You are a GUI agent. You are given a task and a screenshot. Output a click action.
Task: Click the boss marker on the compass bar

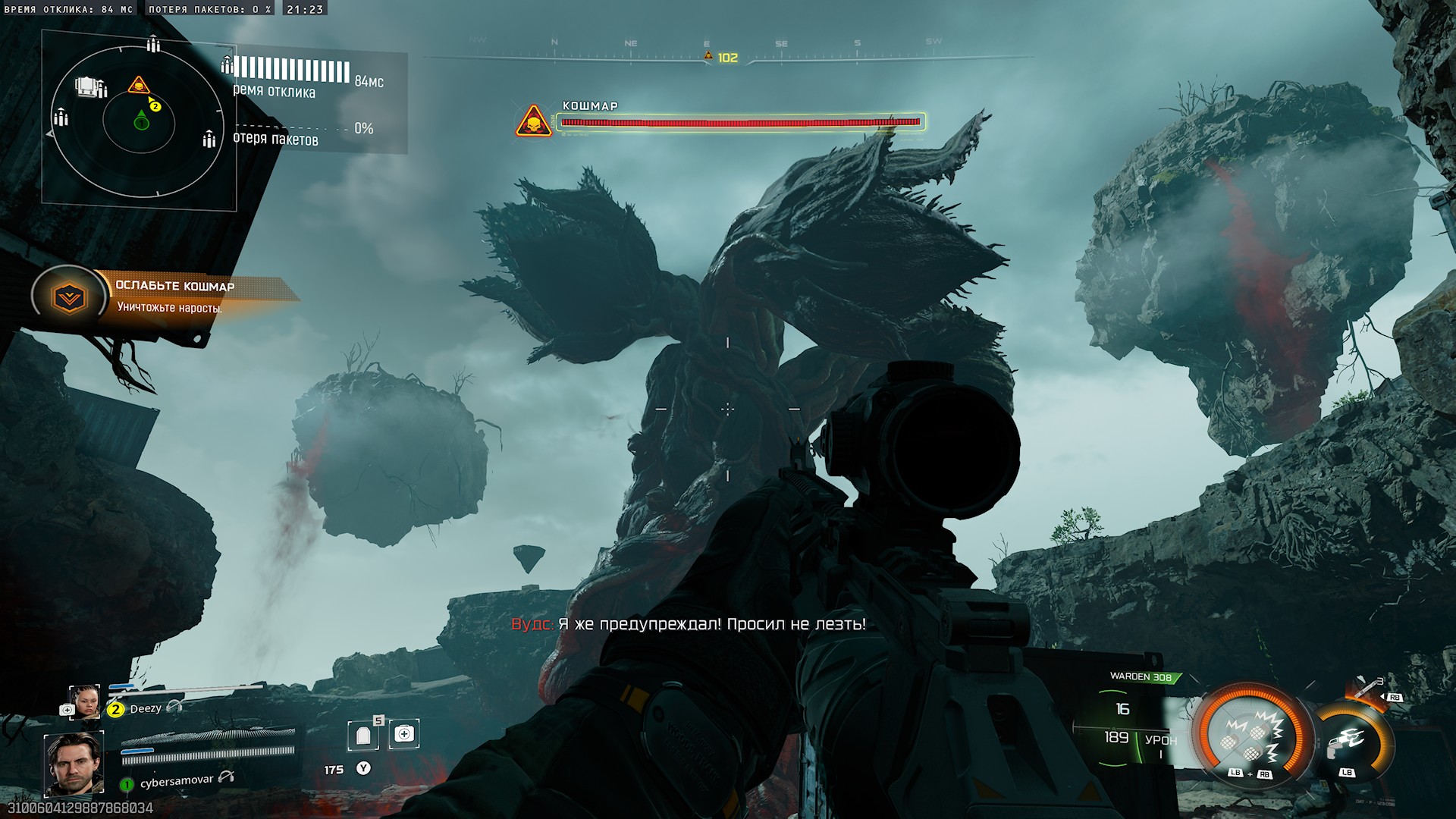point(708,56)
